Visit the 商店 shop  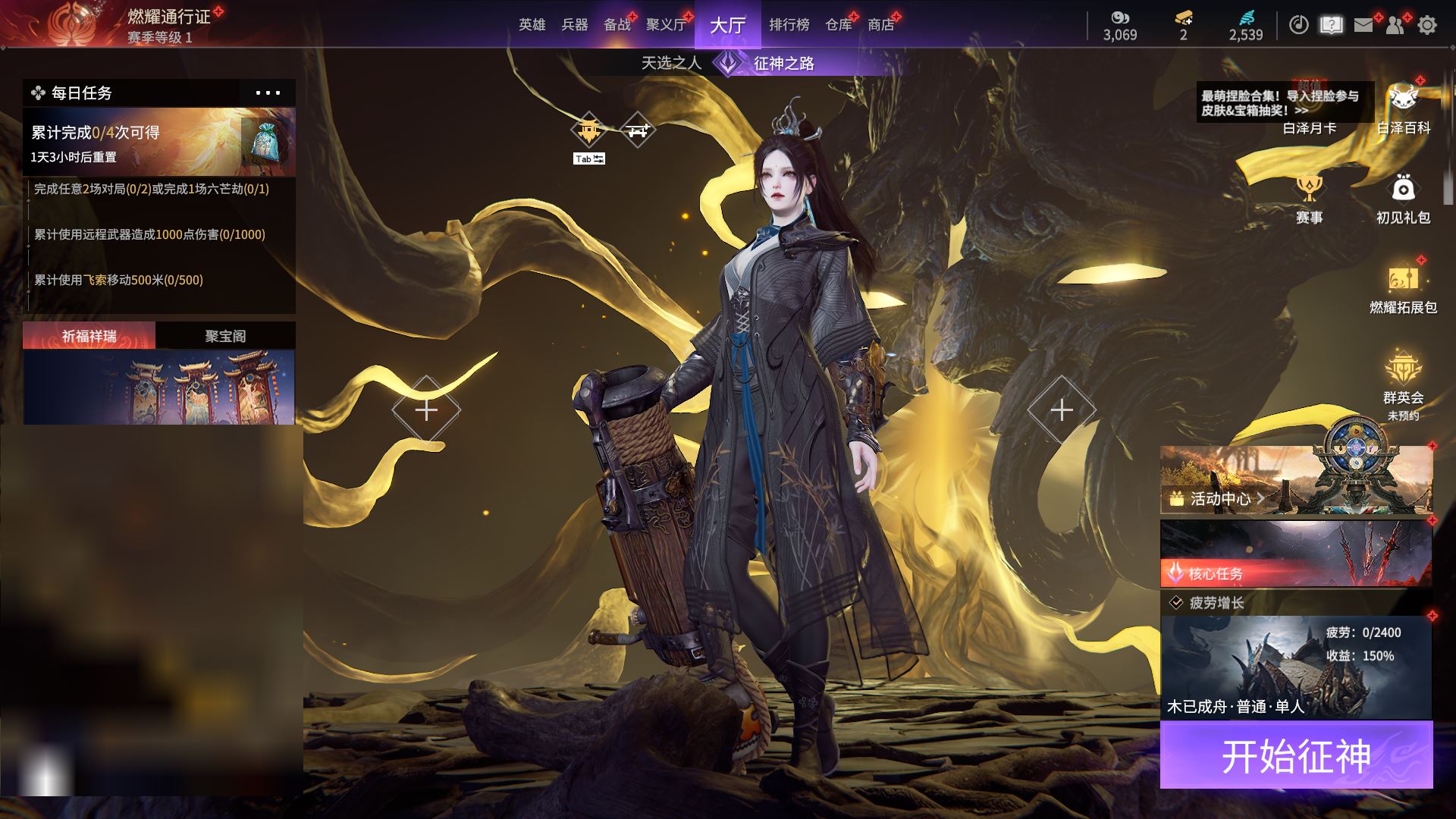point(880,25)
